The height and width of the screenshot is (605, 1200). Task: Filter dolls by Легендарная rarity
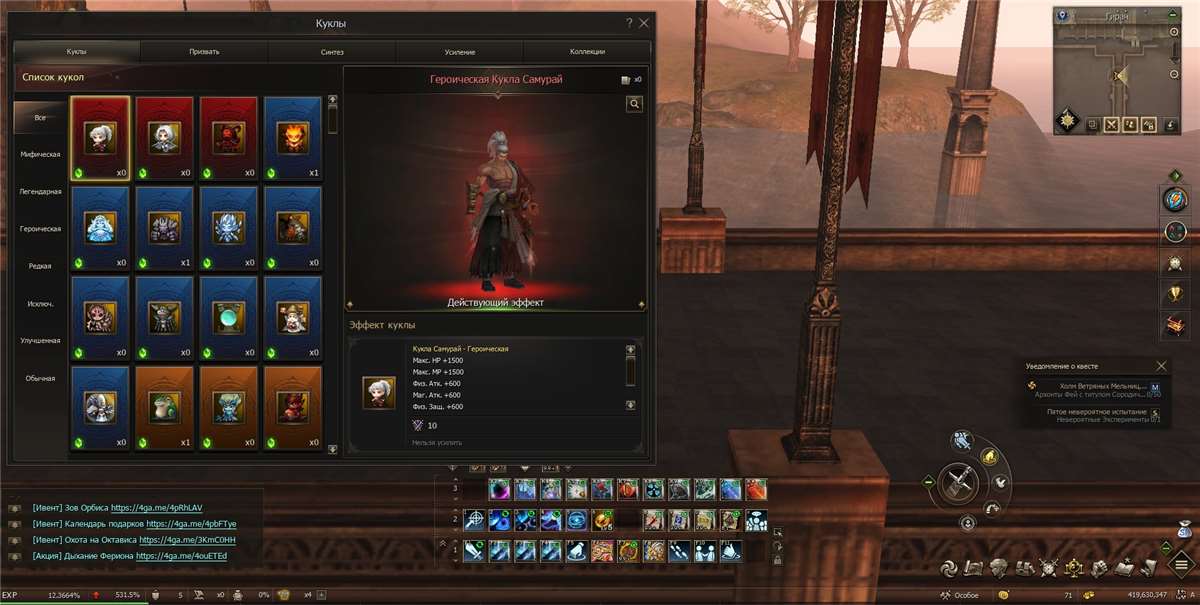(41, 191)
